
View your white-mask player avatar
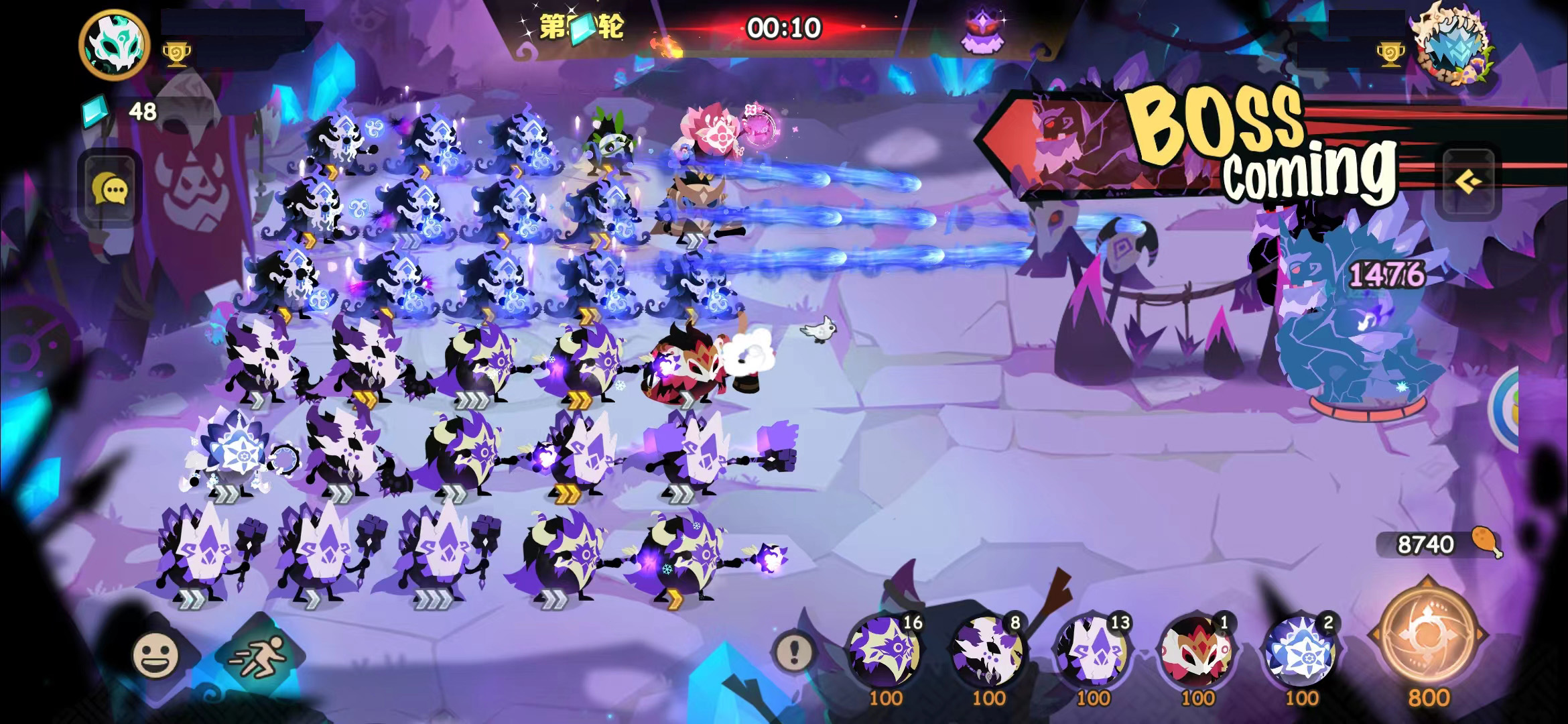click(x=114, y=44)
